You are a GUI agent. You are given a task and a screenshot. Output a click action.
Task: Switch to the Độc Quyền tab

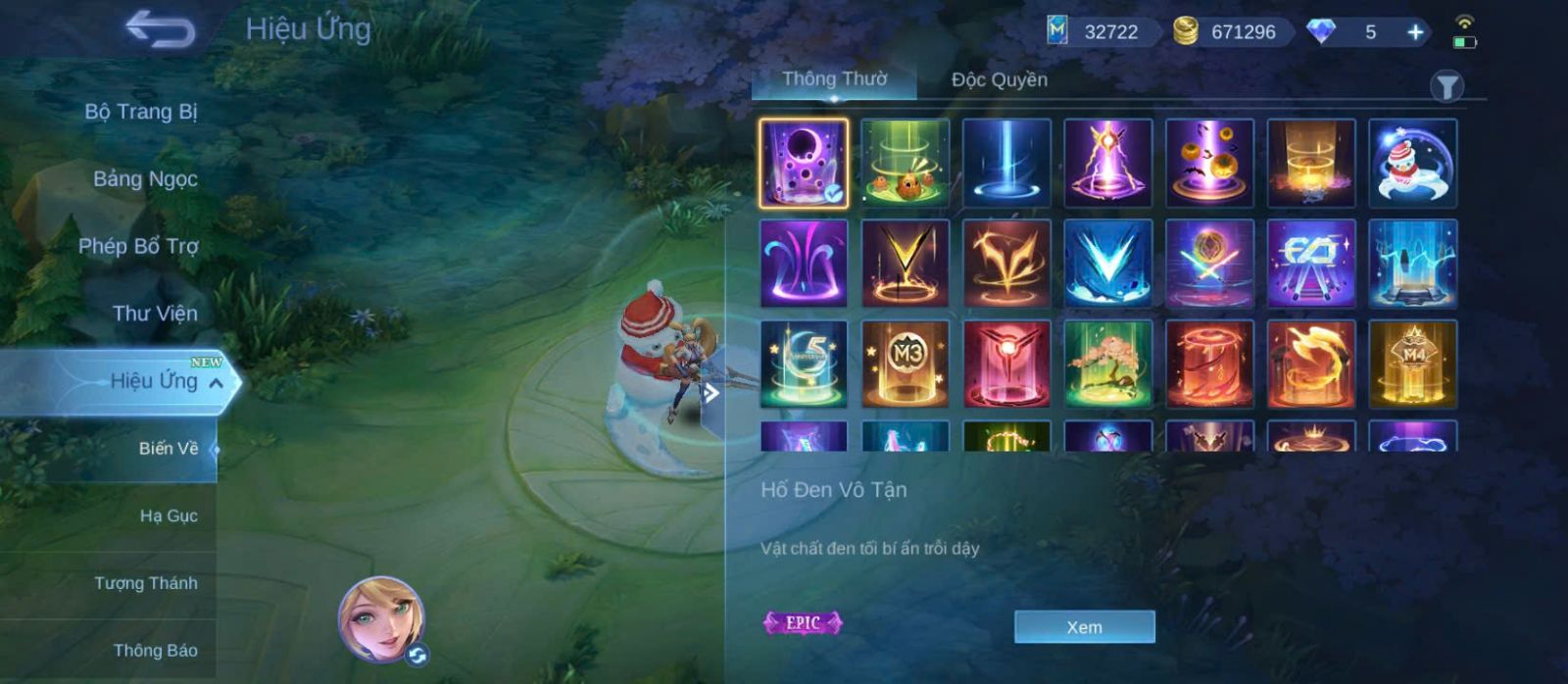click(999, 80)
